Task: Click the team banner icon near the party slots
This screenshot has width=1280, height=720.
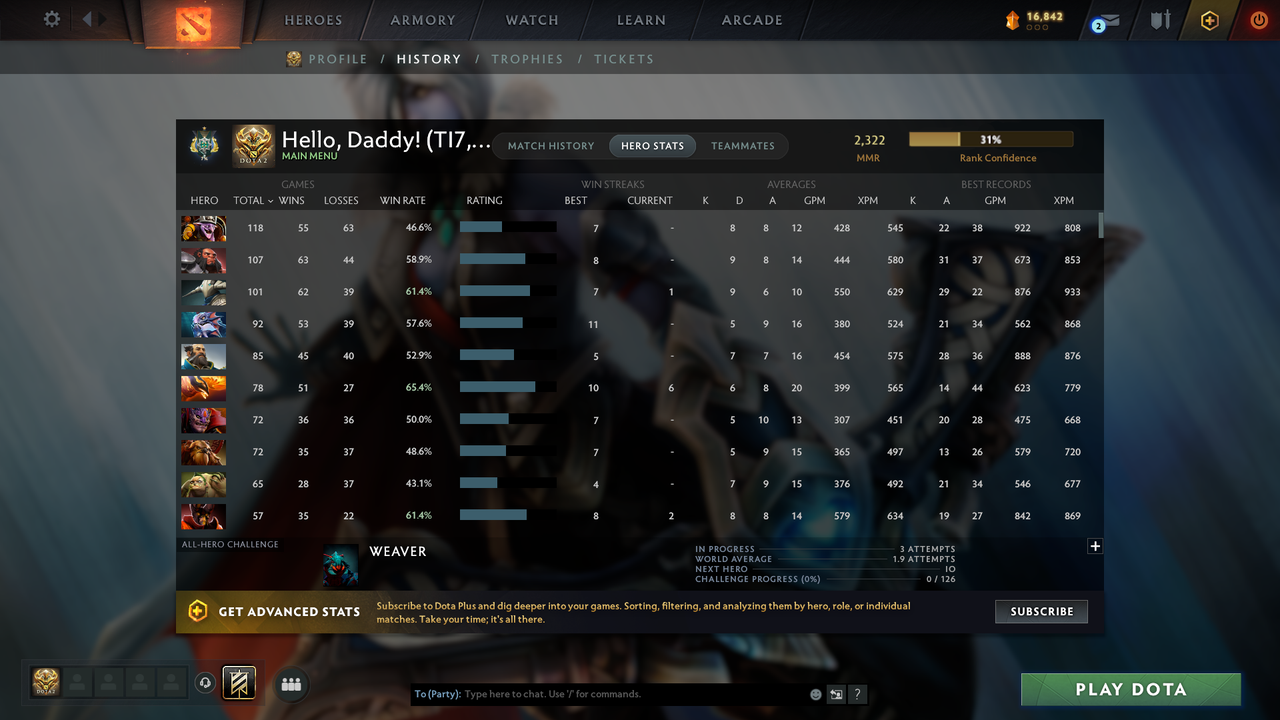Action: (x=238, y=682)
